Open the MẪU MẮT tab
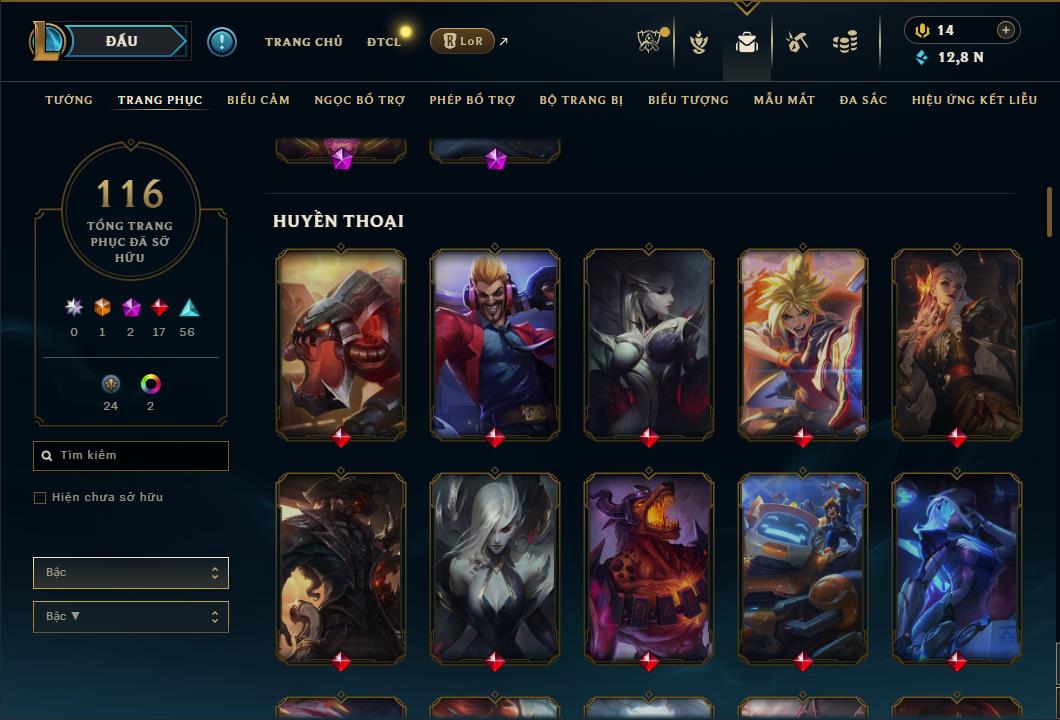The height and width of the screenshot is (720, 1060). point(784,100)
